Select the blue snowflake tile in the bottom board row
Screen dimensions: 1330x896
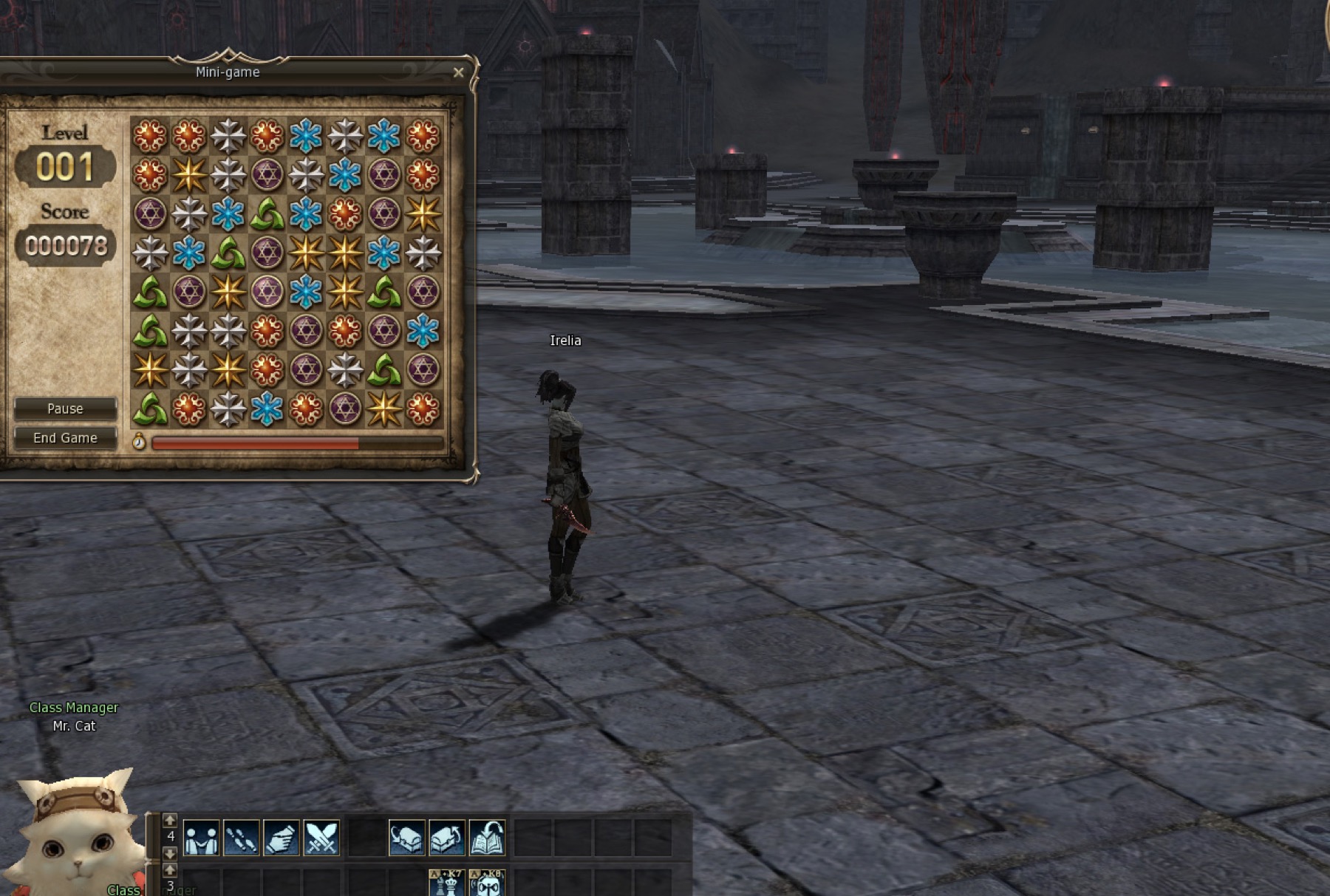(x=267, y=408)
